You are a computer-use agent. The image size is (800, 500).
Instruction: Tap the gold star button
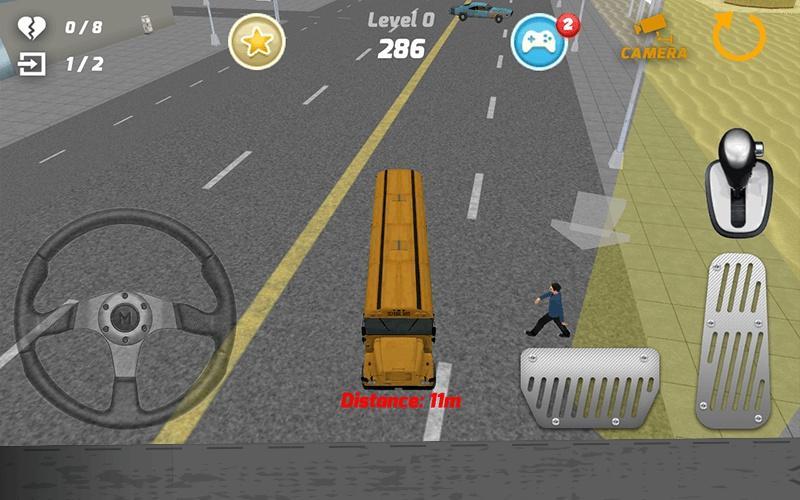click(x=257, y=41)
